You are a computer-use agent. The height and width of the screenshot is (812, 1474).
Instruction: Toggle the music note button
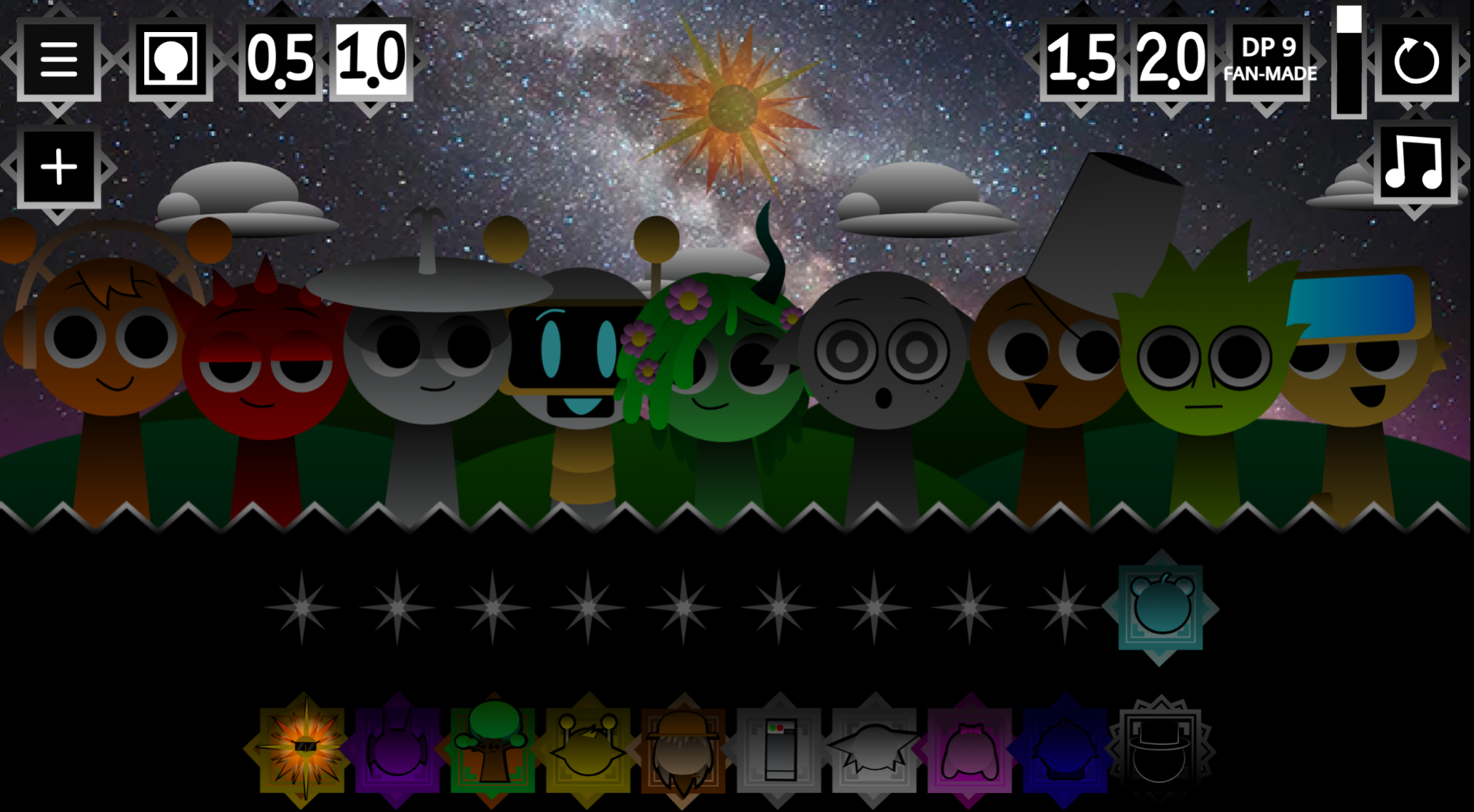tap(1414, 163)
